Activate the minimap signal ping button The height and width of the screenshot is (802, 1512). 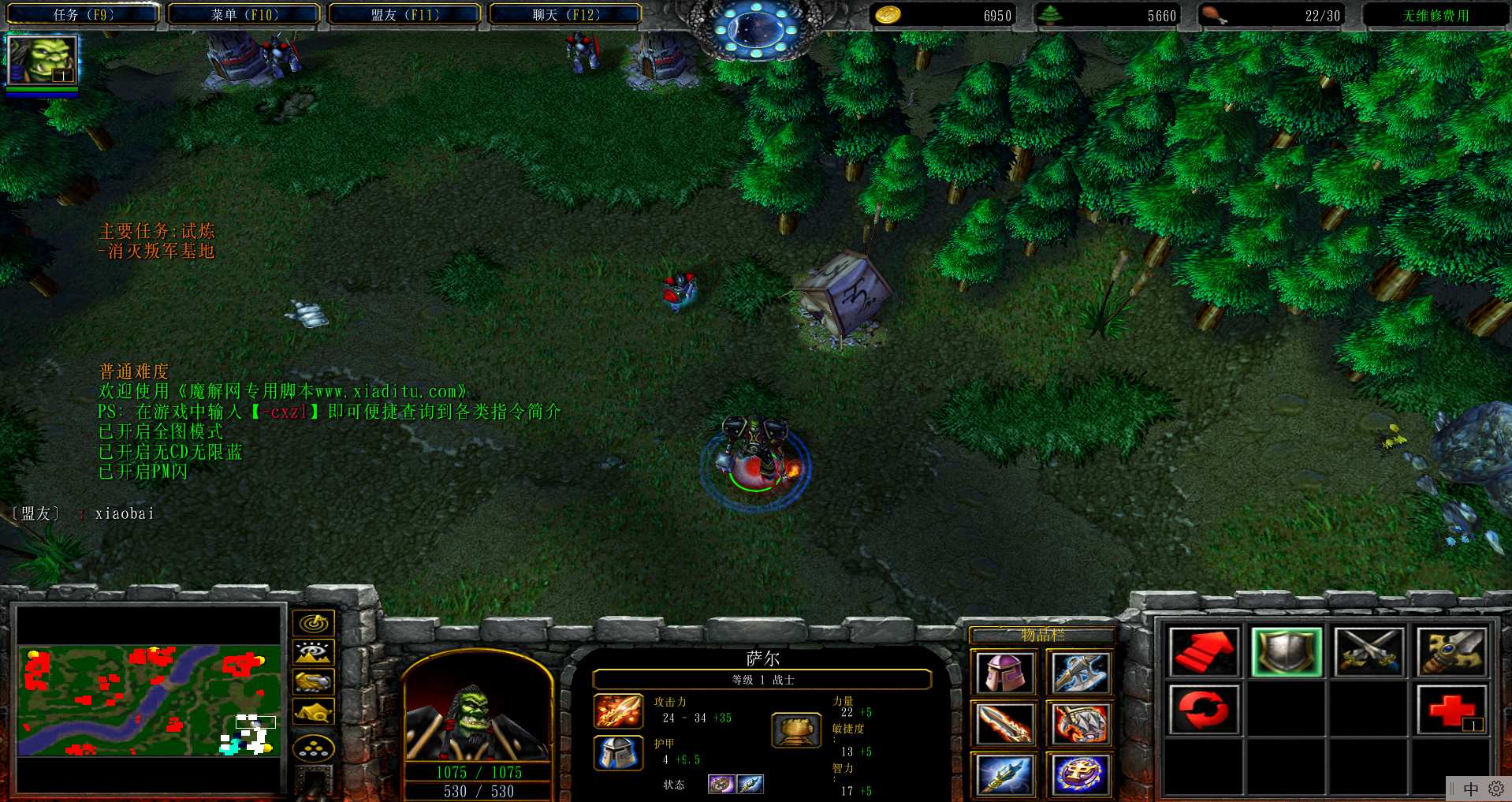(x=314, y=624)
